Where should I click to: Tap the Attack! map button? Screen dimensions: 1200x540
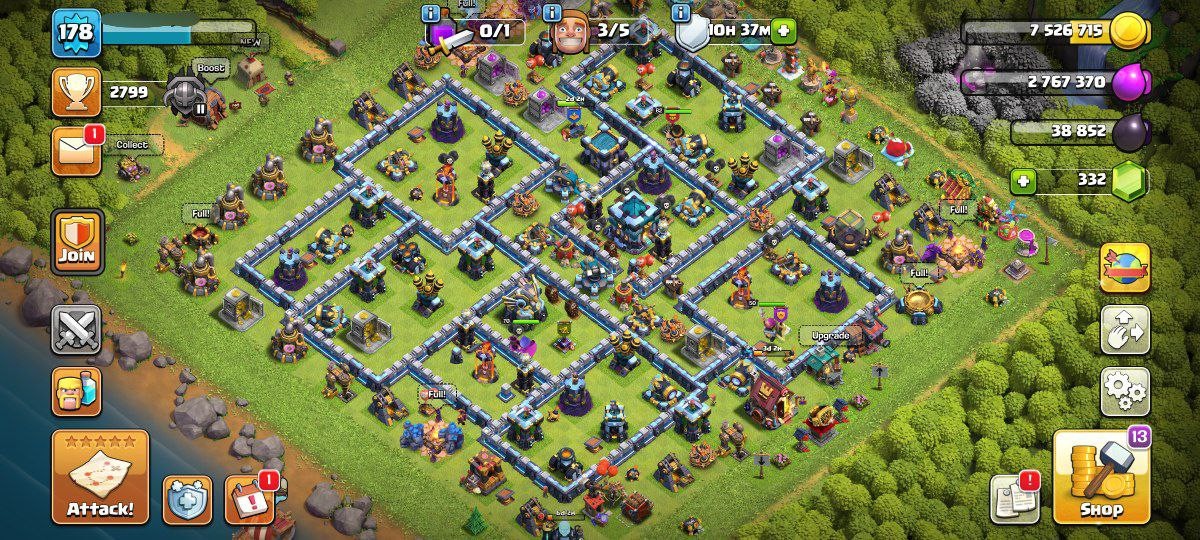100,477
